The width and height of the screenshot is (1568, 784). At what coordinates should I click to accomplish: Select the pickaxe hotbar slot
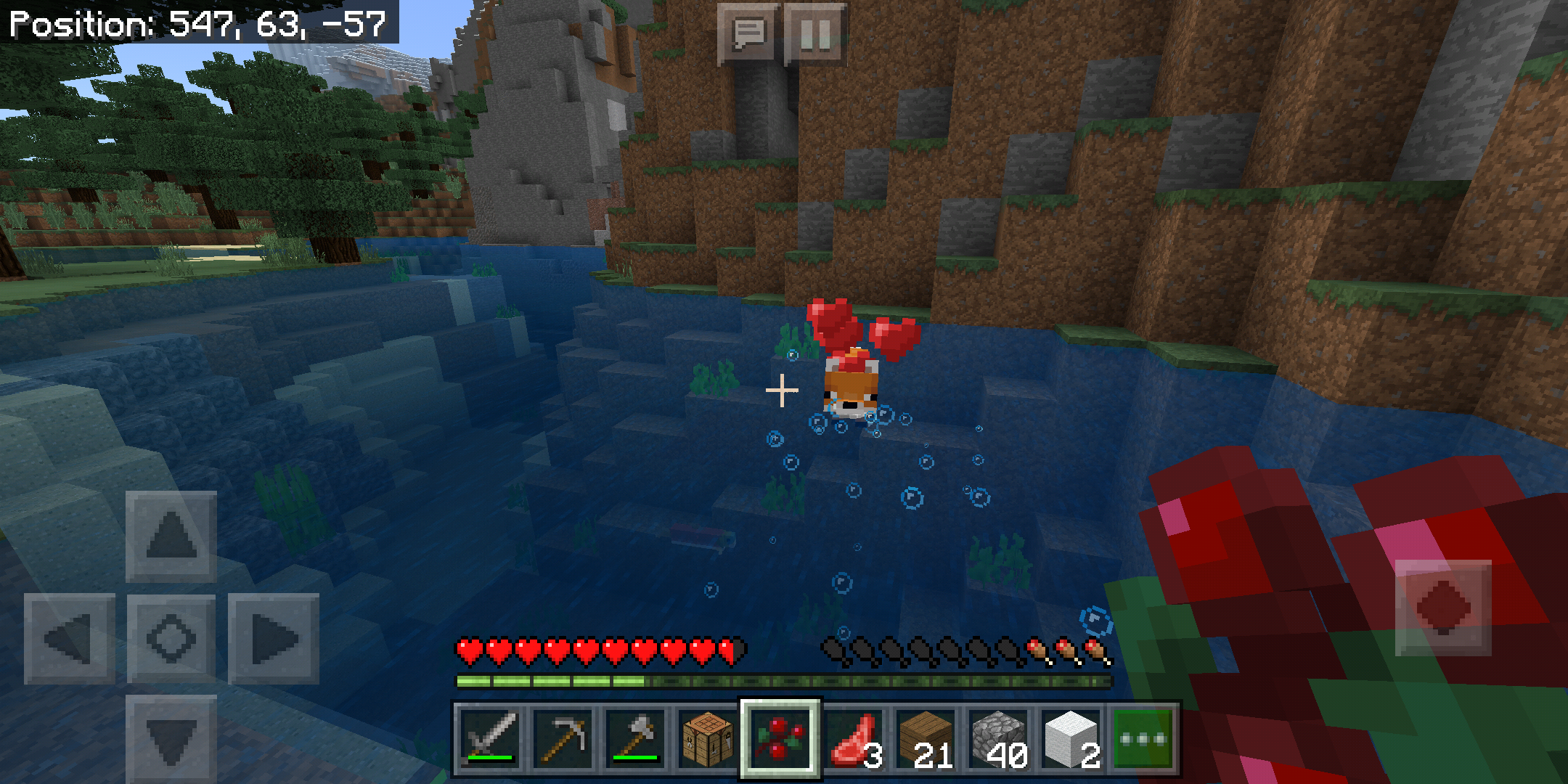pos(563,739)
